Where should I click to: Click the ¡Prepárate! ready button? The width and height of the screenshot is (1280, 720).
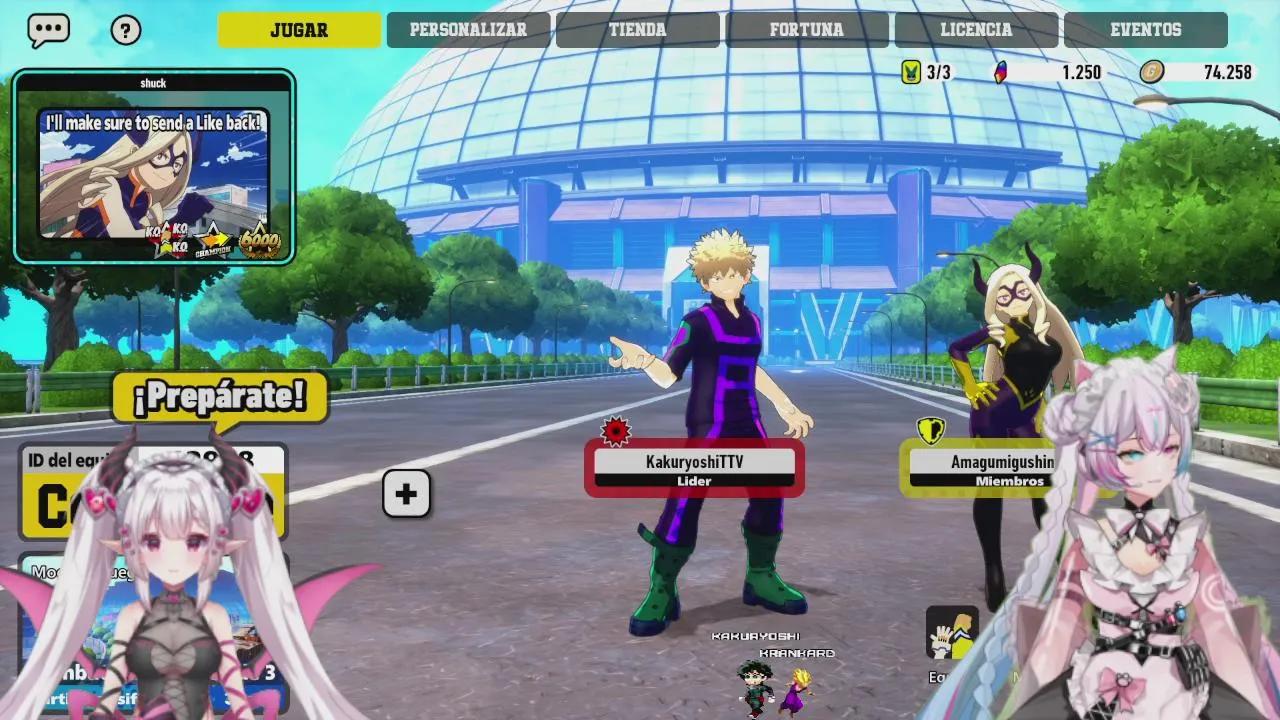tap(219, 397)
